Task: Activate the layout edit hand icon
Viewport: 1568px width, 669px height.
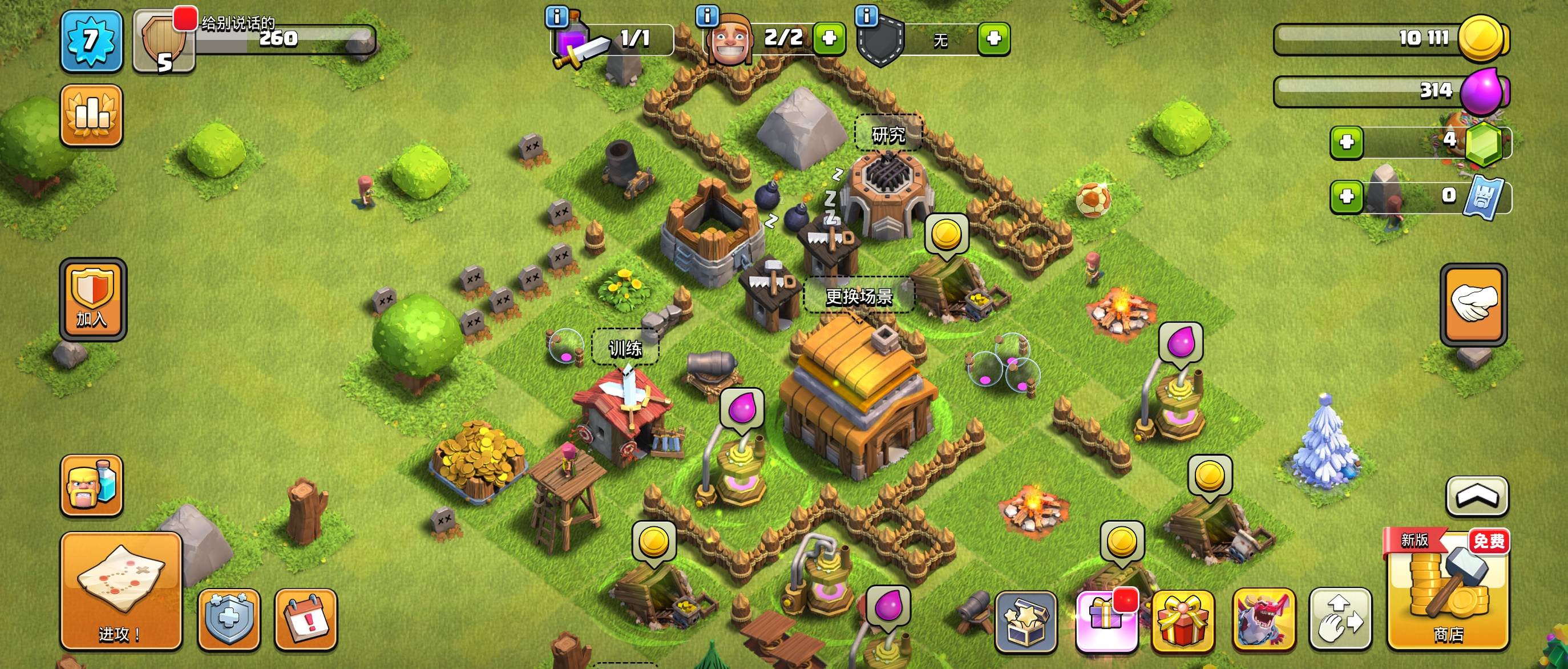Action: [x=1340, y=619]
